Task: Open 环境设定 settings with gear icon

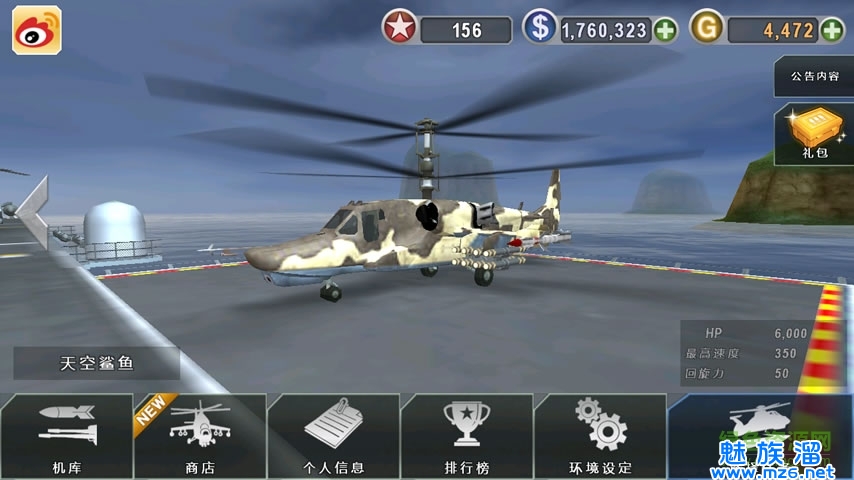Action: pyautogui.click(x=600, y=436)
